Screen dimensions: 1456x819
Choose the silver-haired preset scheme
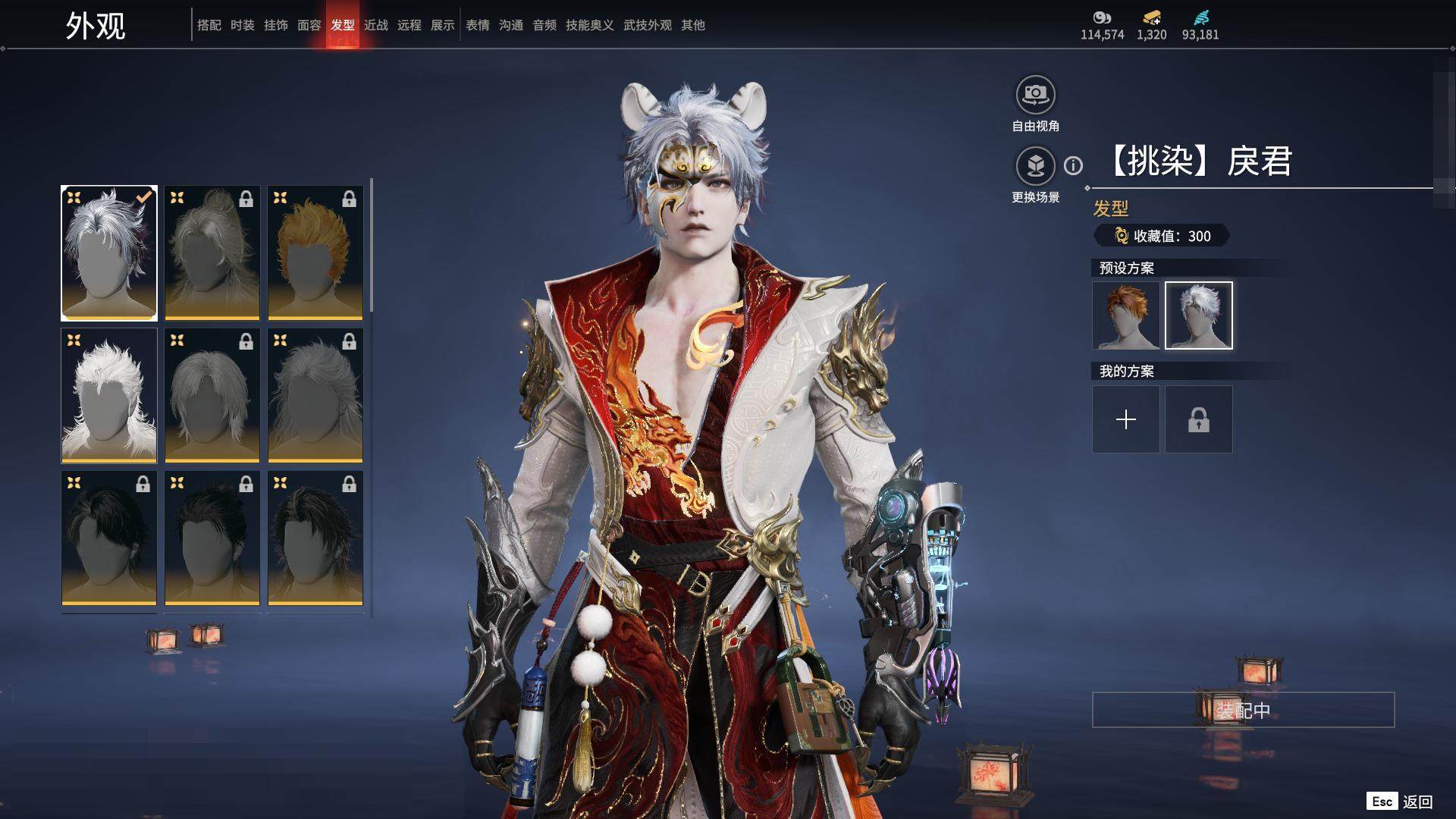1199,315
